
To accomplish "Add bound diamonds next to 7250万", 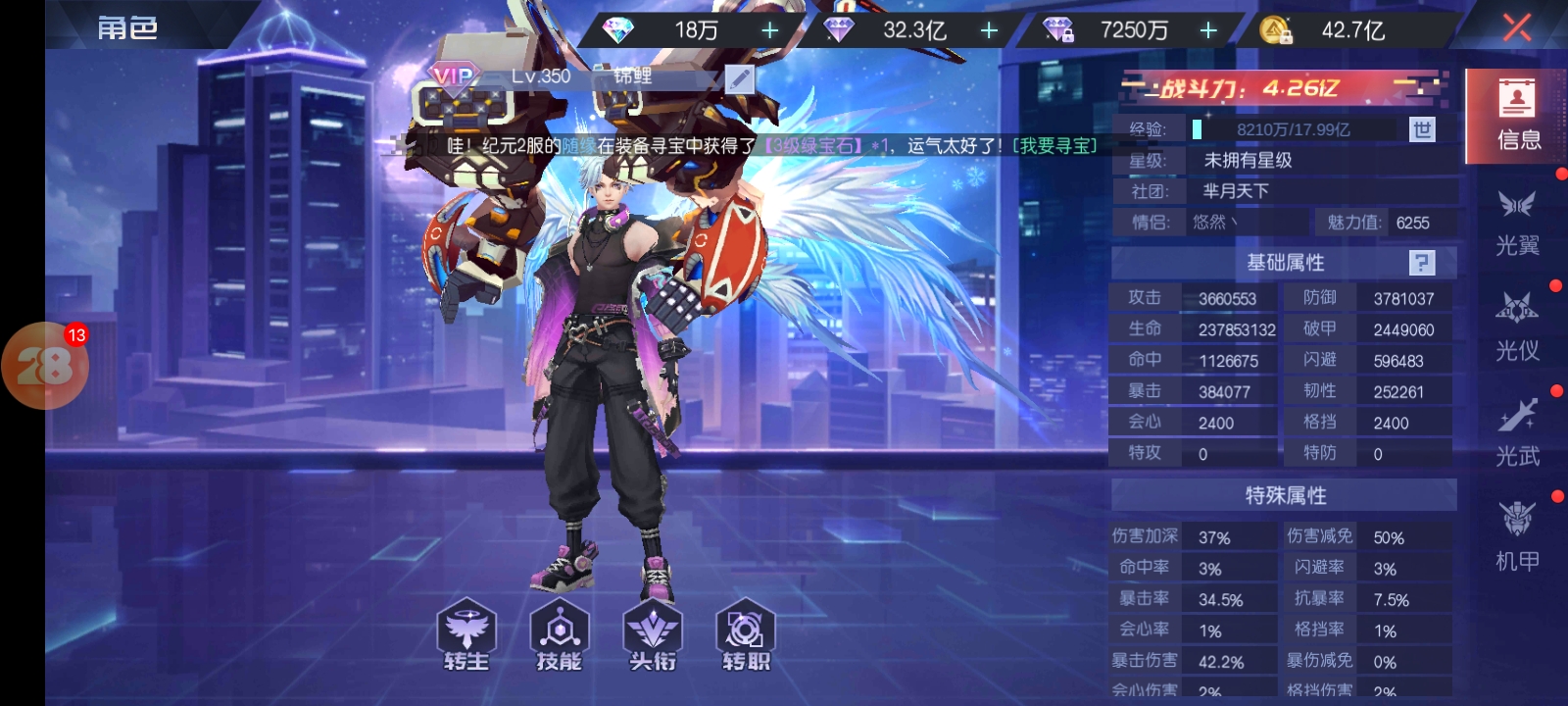I will (x=1208, y=30).
